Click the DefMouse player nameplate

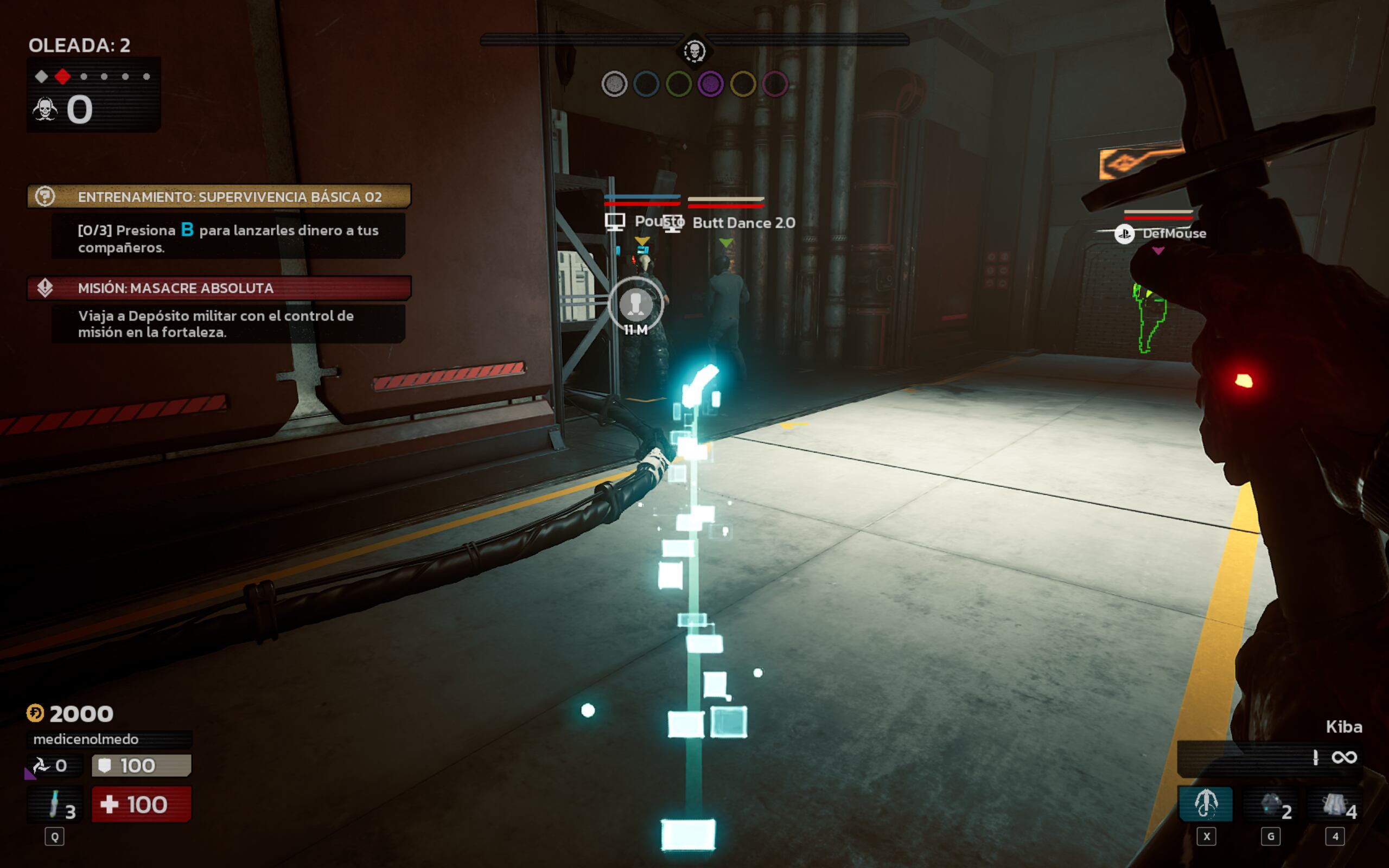1173,234
